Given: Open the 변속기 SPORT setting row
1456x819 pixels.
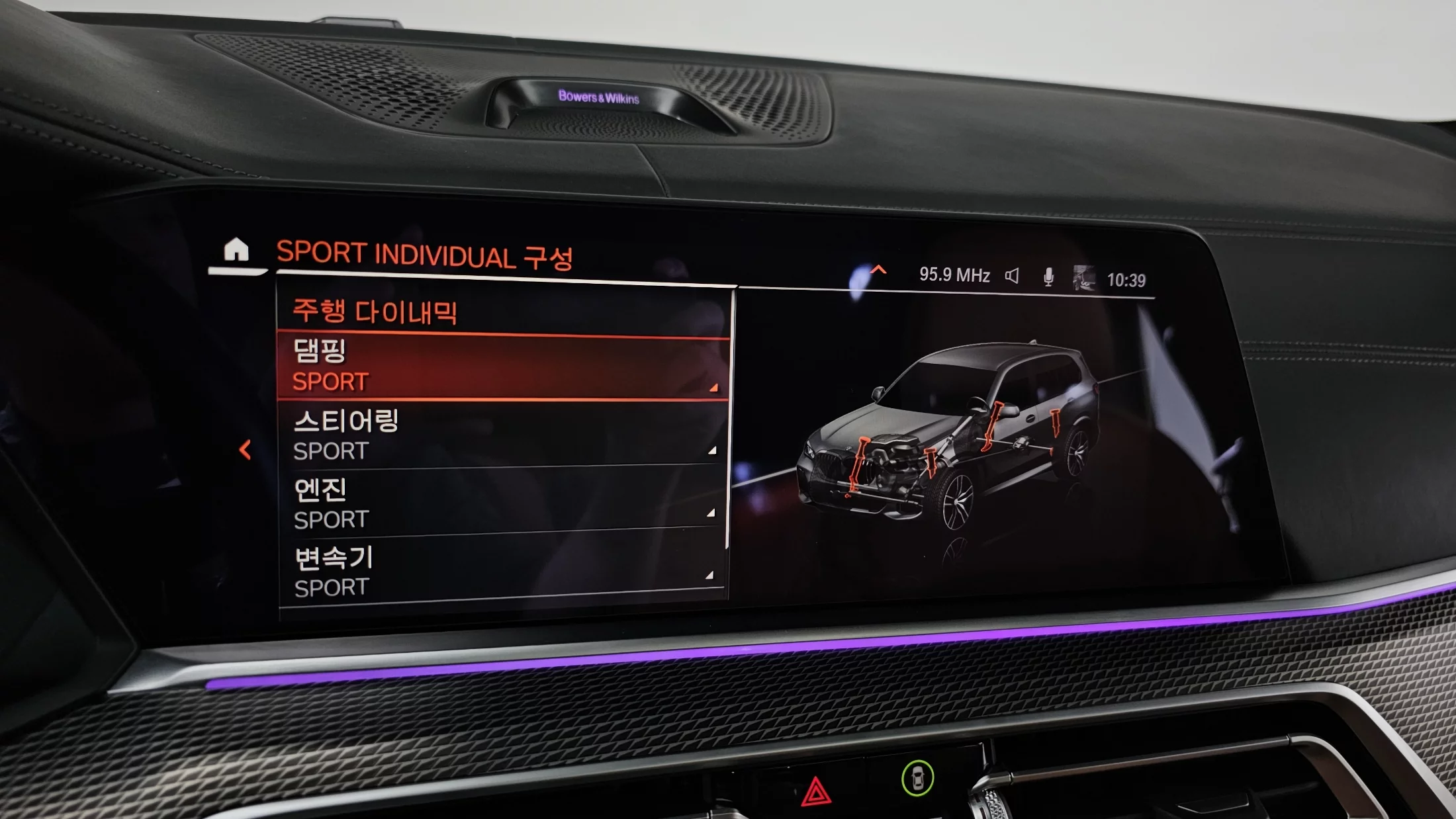Looking at the screenshot, I should 503,572.
